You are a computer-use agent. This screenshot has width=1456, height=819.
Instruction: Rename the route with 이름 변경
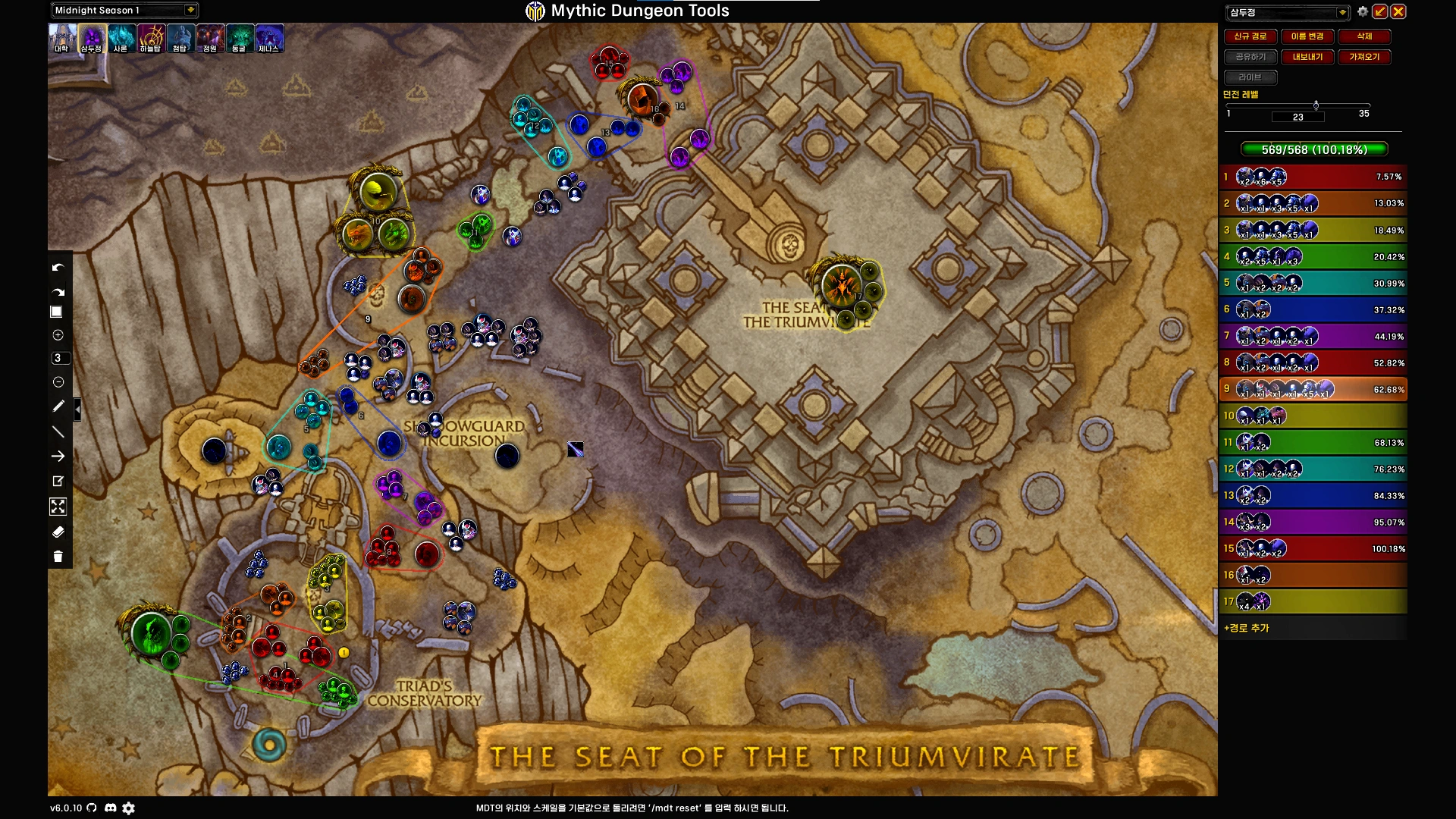pyautogui.click(x=1307, y=36)
